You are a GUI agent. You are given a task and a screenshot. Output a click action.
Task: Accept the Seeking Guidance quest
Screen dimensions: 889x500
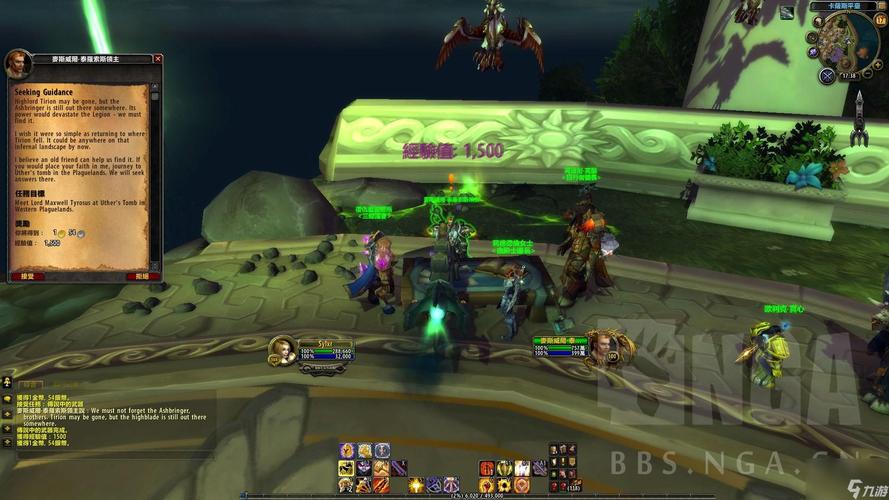[x=28, y=275]
